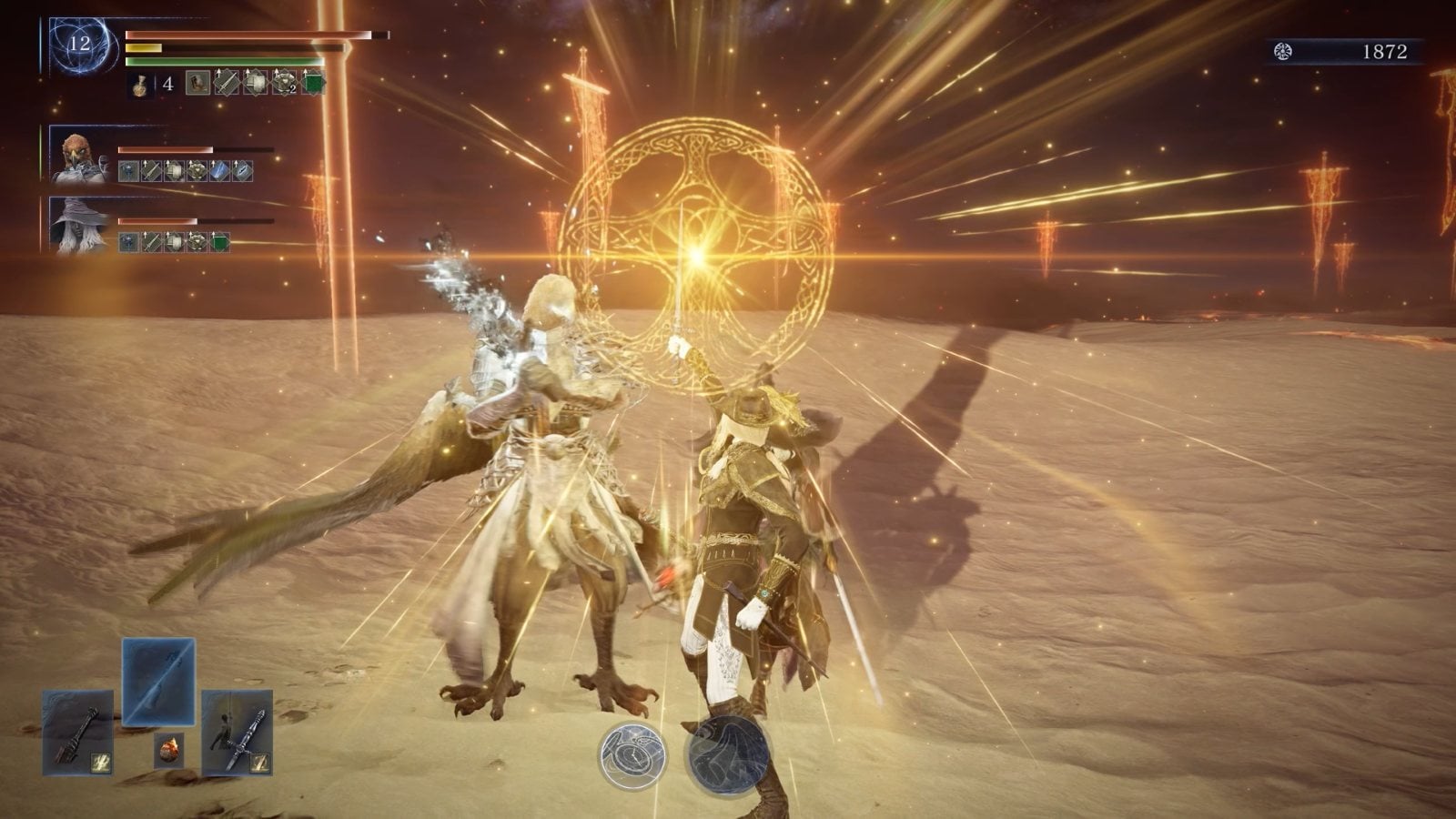Use the fire pot quick item
The image size is (1456, 819).
pos(168,750)
